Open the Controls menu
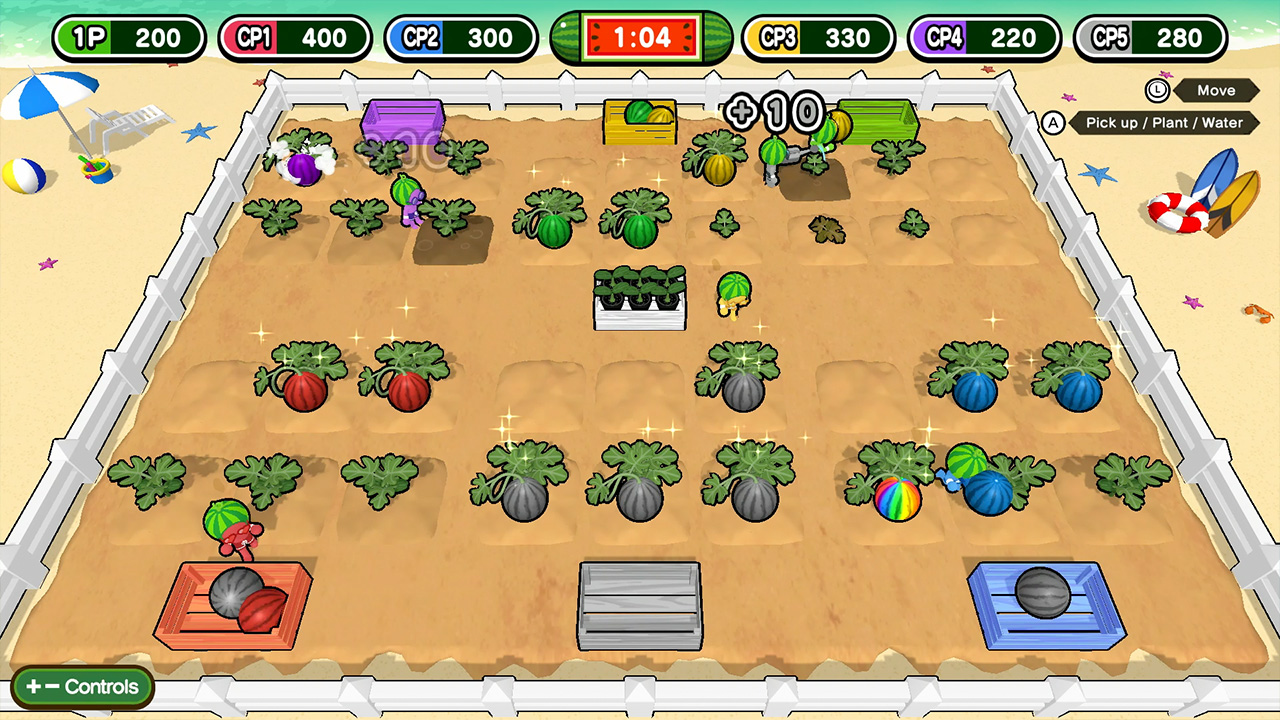Image resolution: width=1280 pixels, height=720 pixels. coord(83,687)
